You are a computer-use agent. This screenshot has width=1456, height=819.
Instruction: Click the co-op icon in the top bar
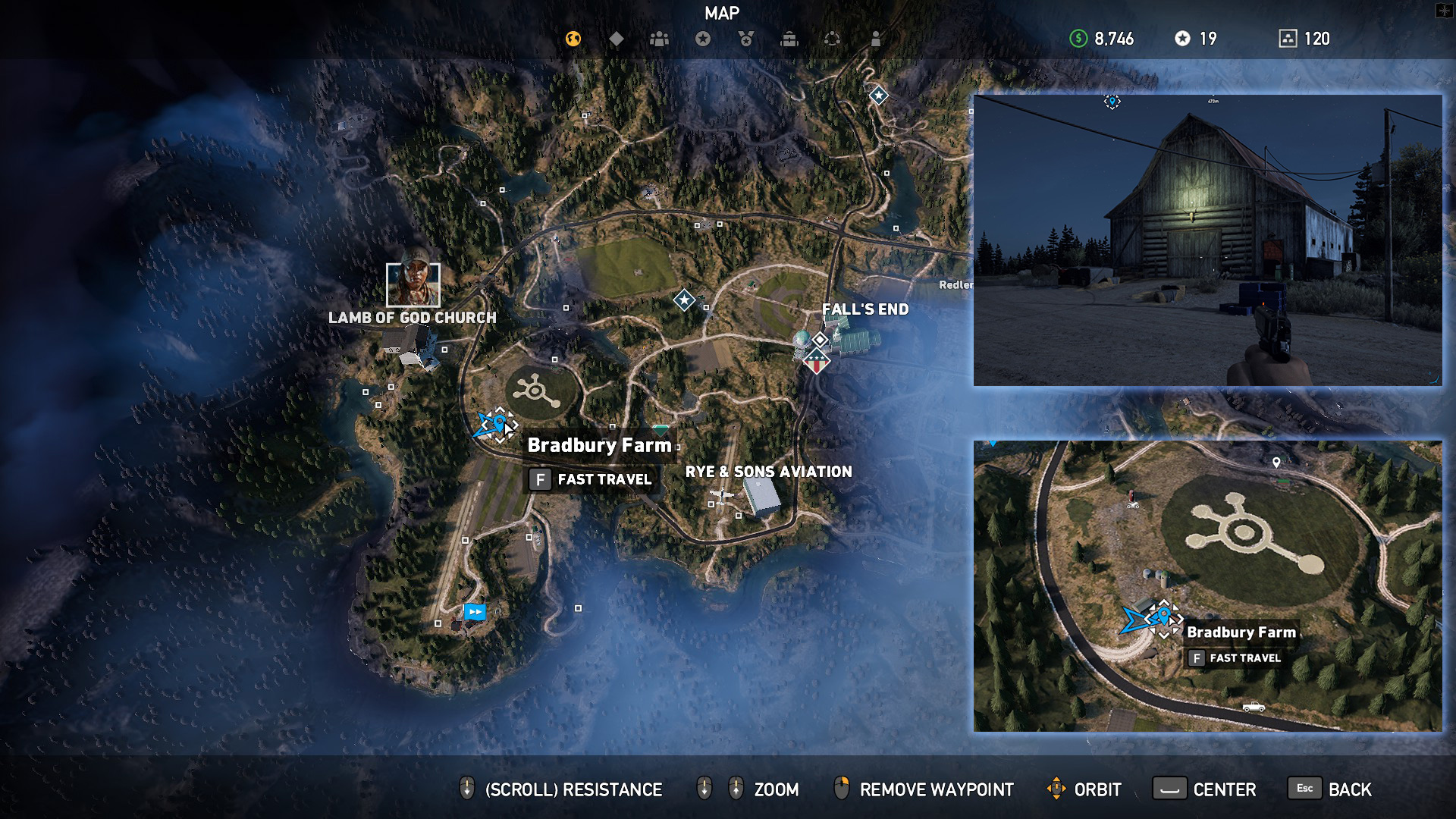coord(833,39)
